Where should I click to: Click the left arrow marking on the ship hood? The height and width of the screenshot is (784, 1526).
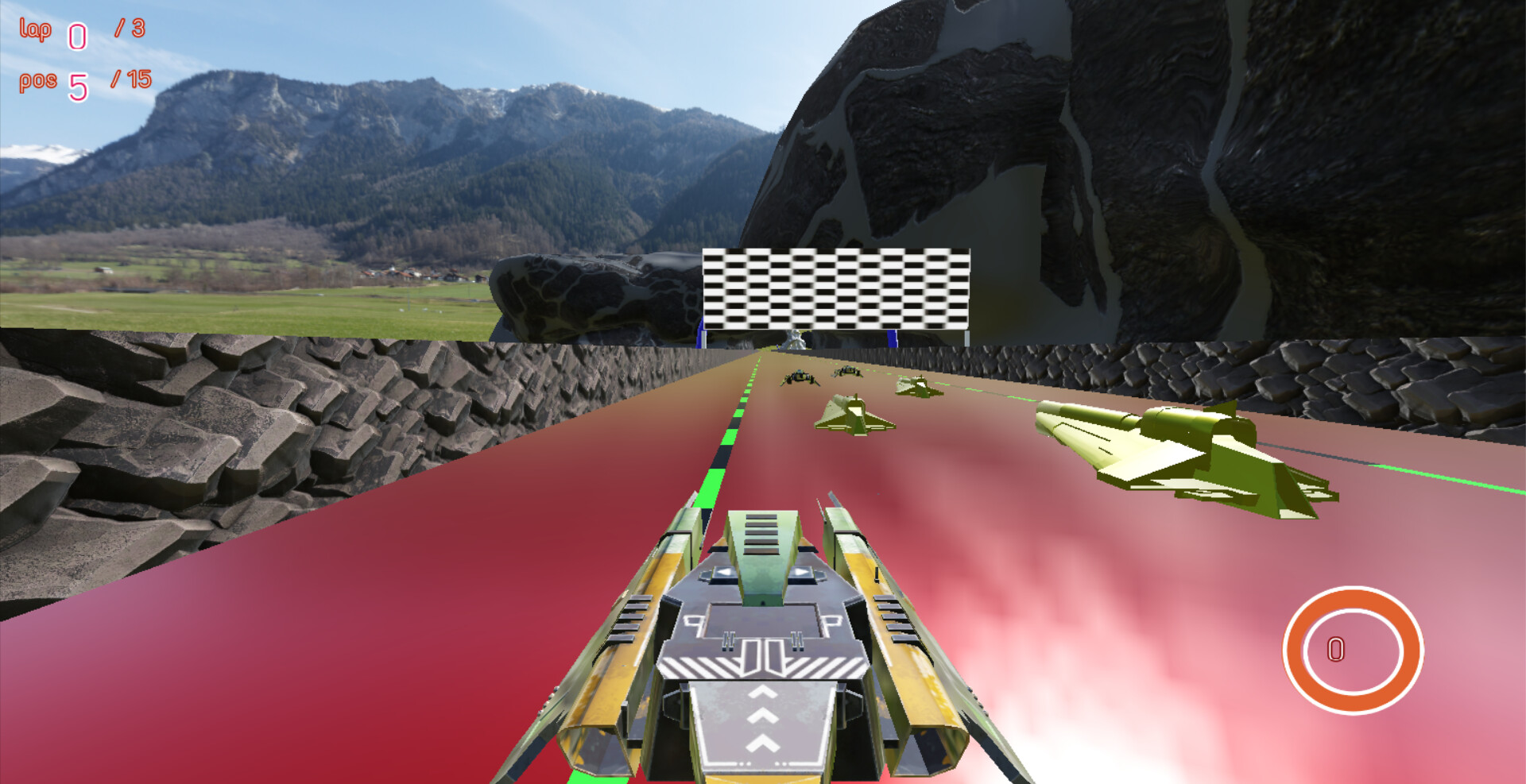(x=723, y=571)
